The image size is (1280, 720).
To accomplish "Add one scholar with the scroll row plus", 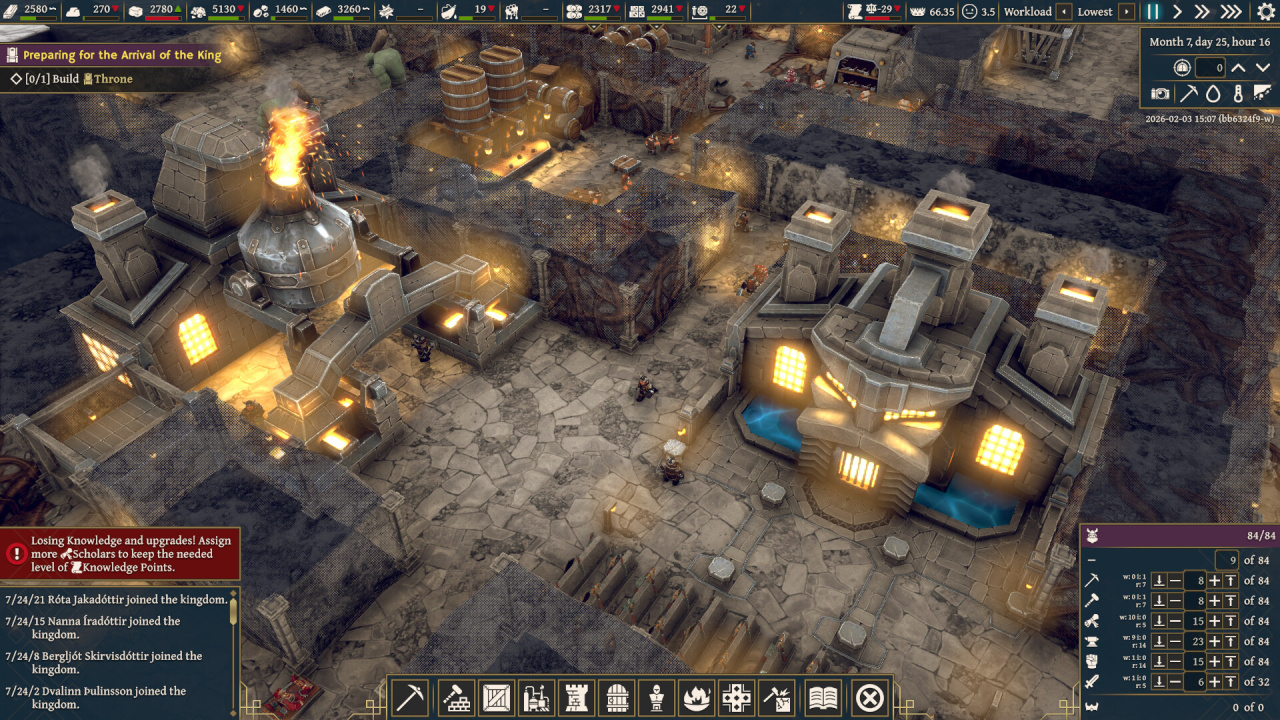I will coord(1214,621).
